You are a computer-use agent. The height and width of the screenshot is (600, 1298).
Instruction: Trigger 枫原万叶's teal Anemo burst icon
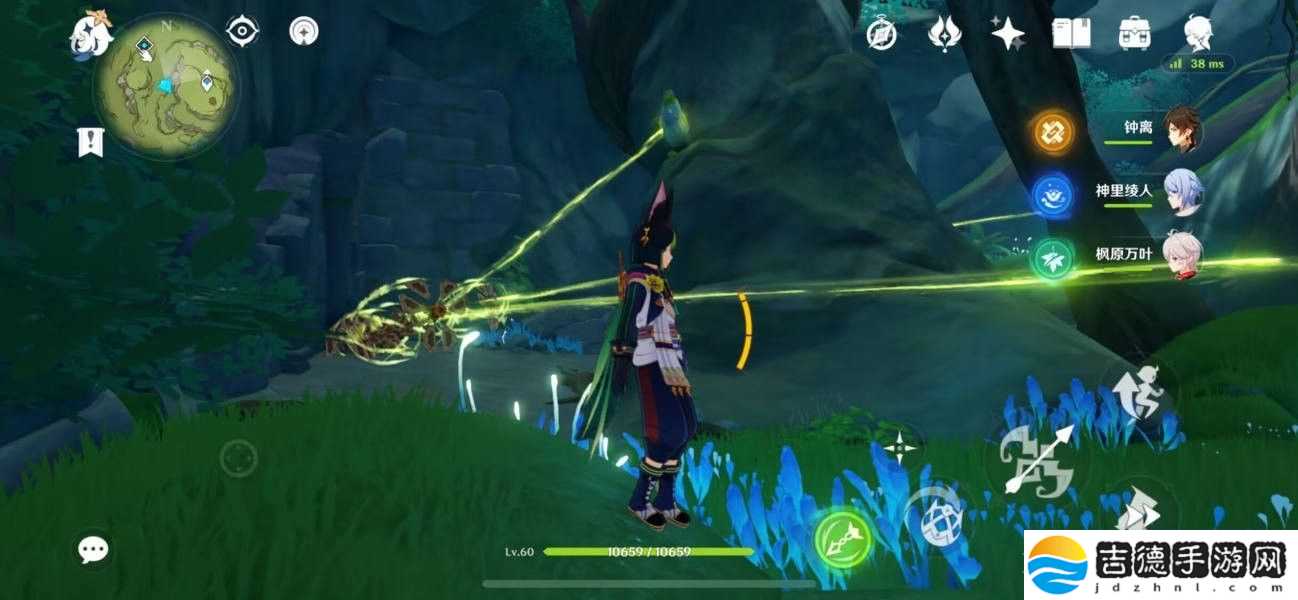[1053, 255]
